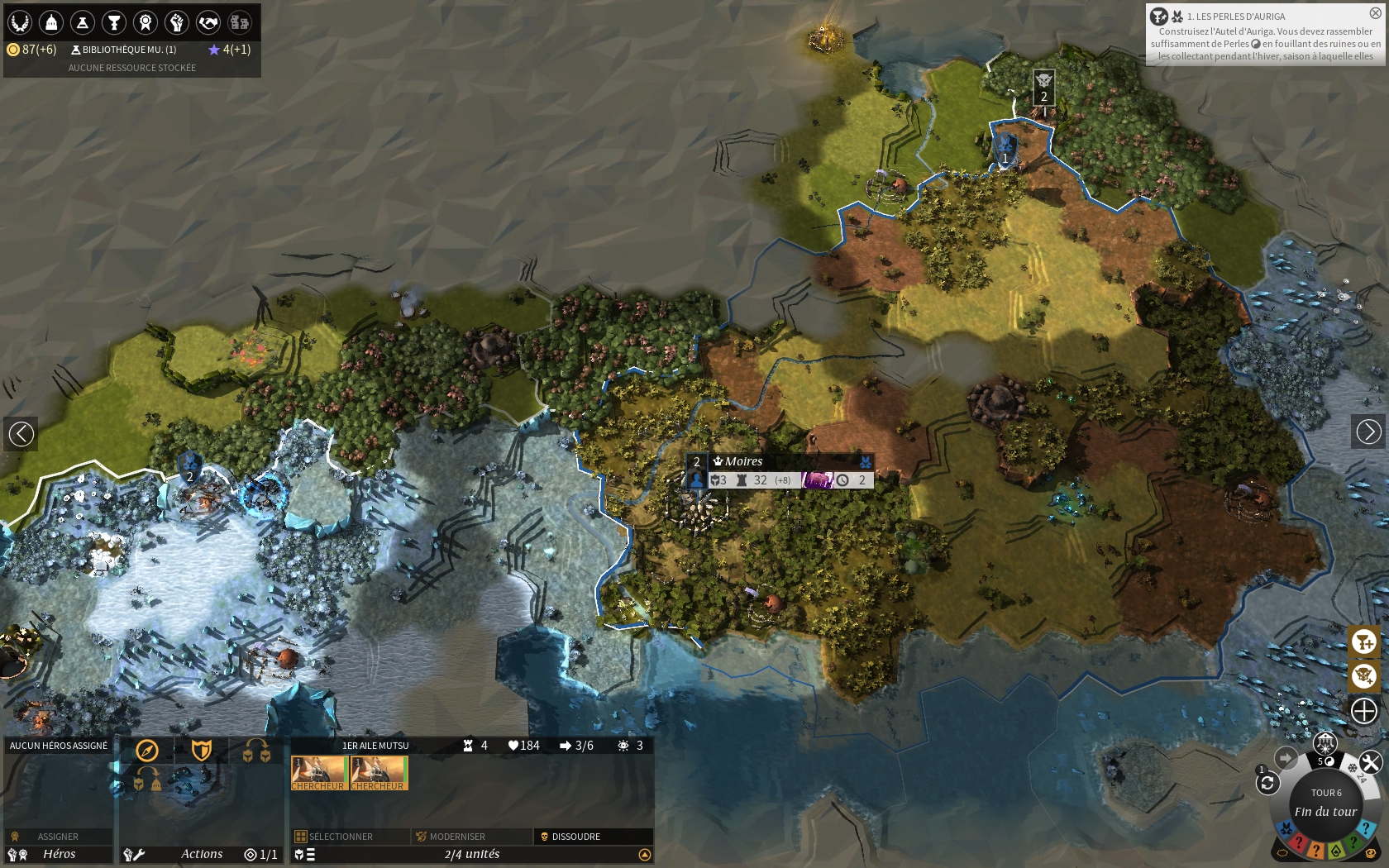Screen dimensions: 1389x868
Task: Open the diplomacy handshake screen
Action: click(208, 22)
